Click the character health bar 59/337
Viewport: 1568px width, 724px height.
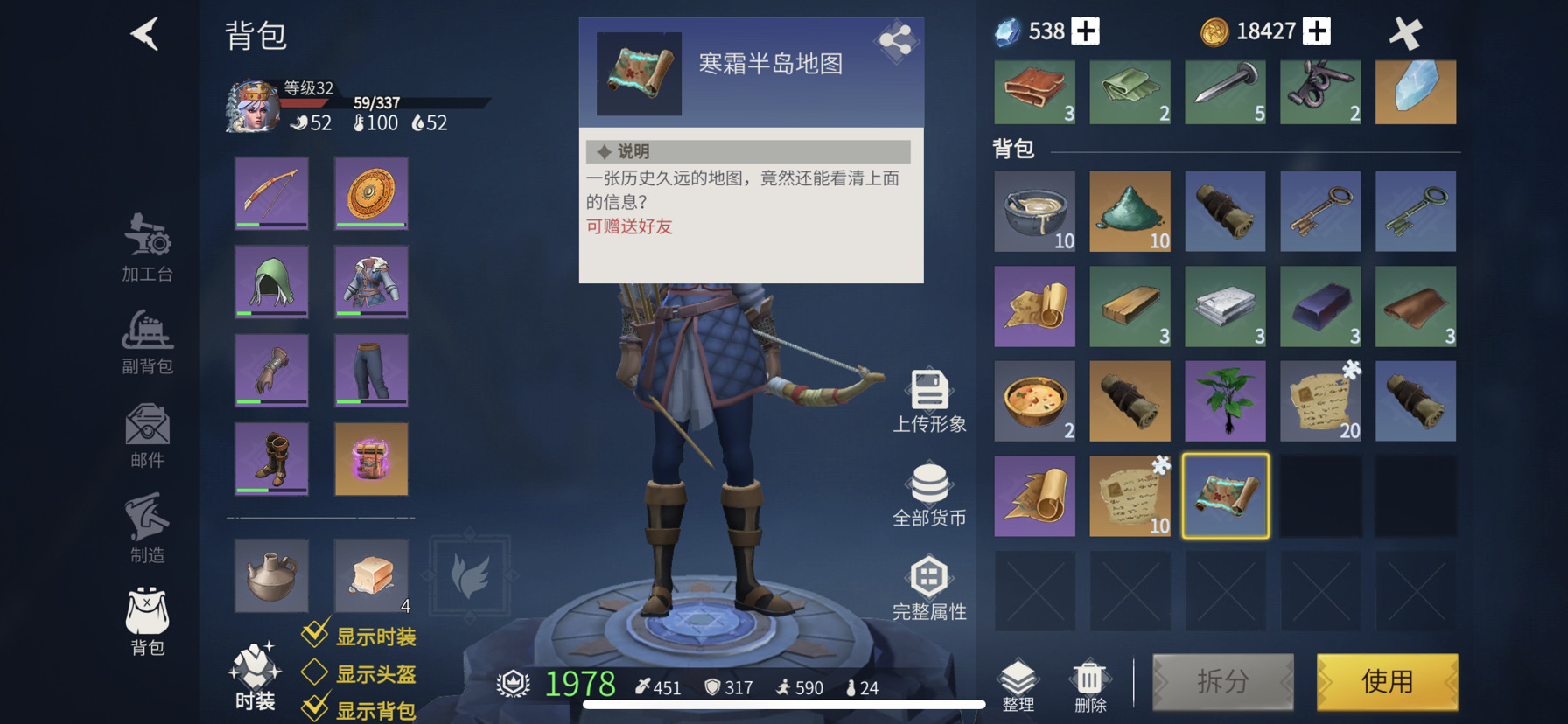tap(376, 102)
